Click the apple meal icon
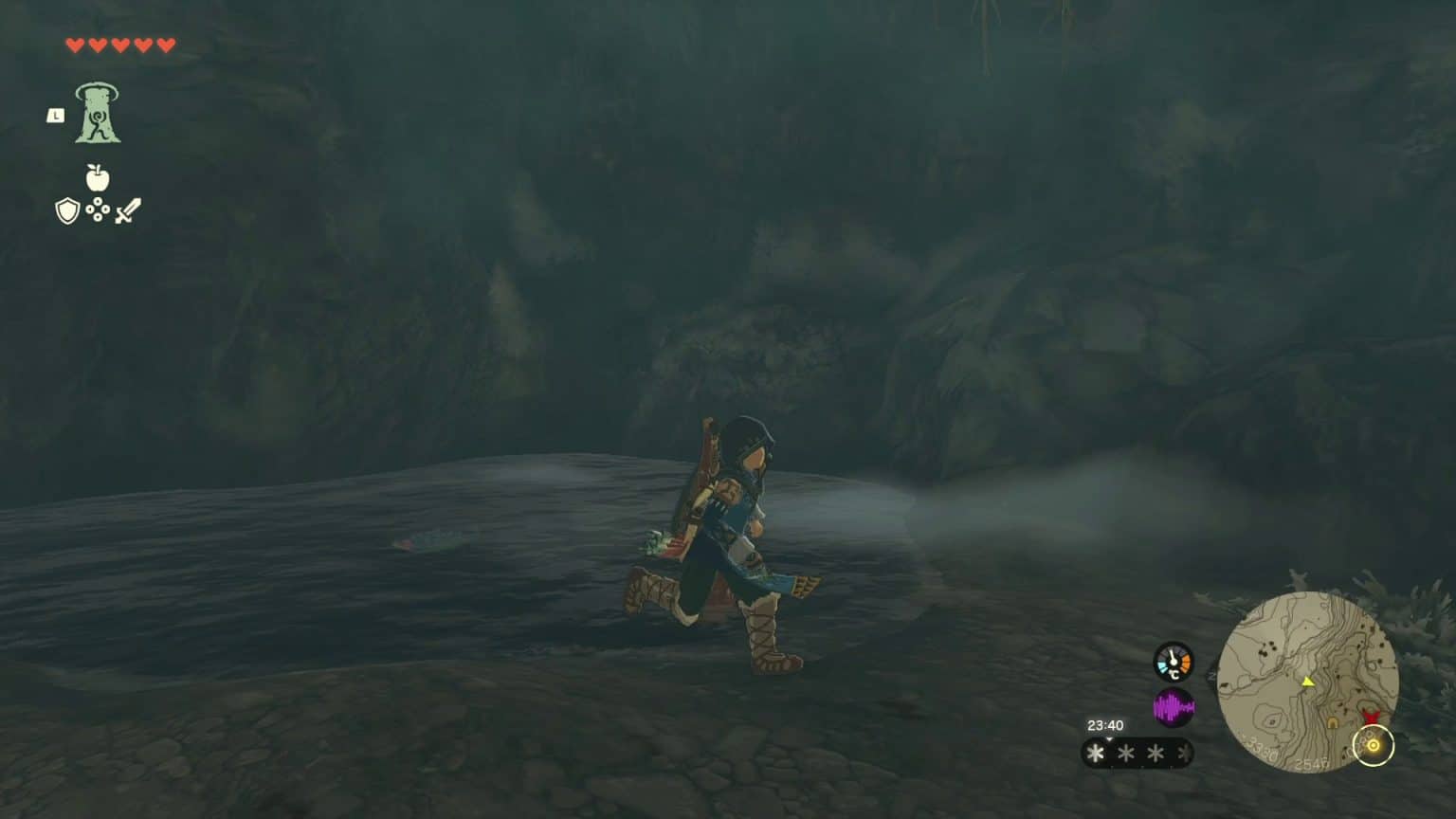The width and height of the screenshot is (1456, 819). click(x=96, y=177)
